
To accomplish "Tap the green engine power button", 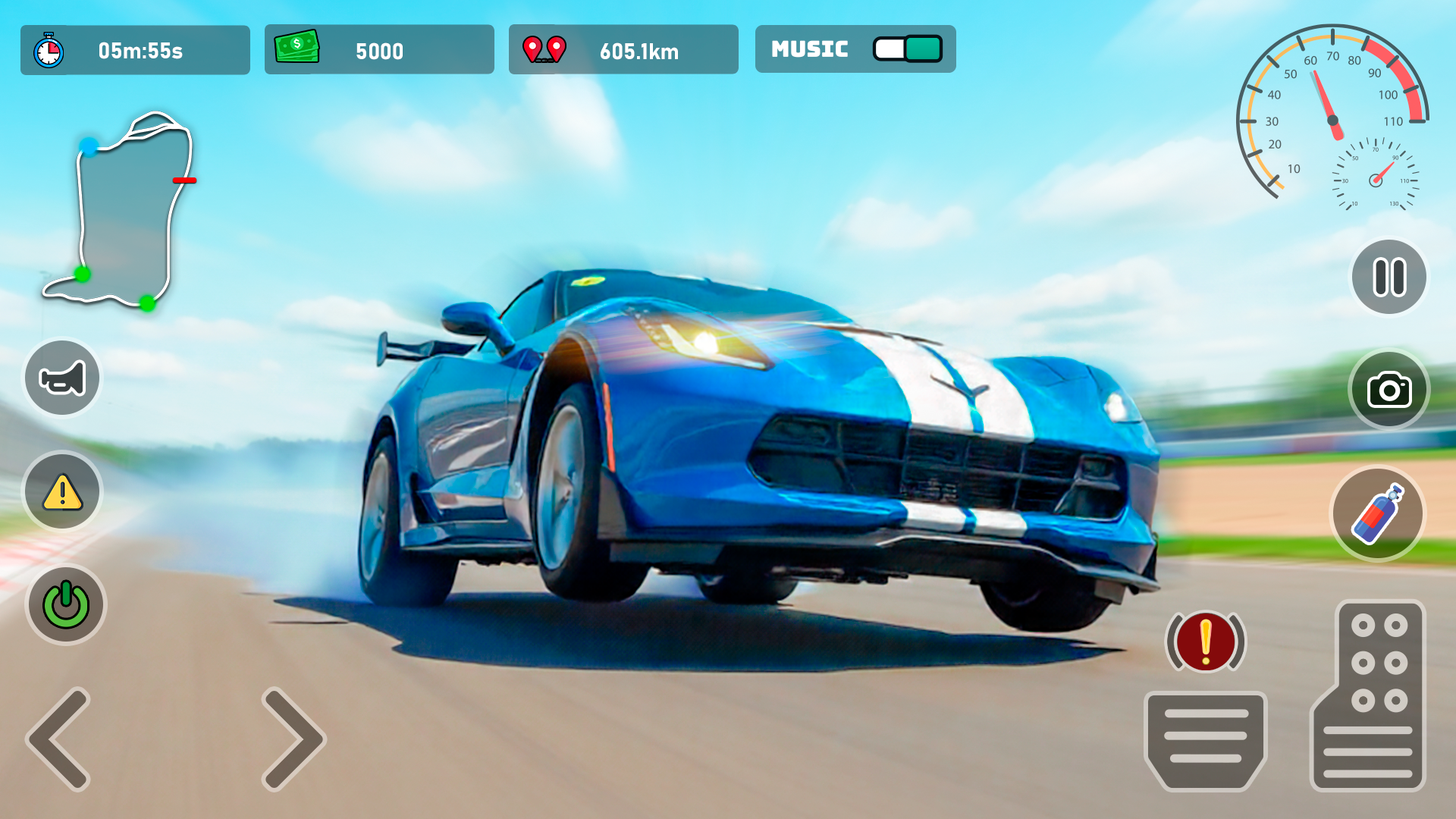I will point(66,604).
